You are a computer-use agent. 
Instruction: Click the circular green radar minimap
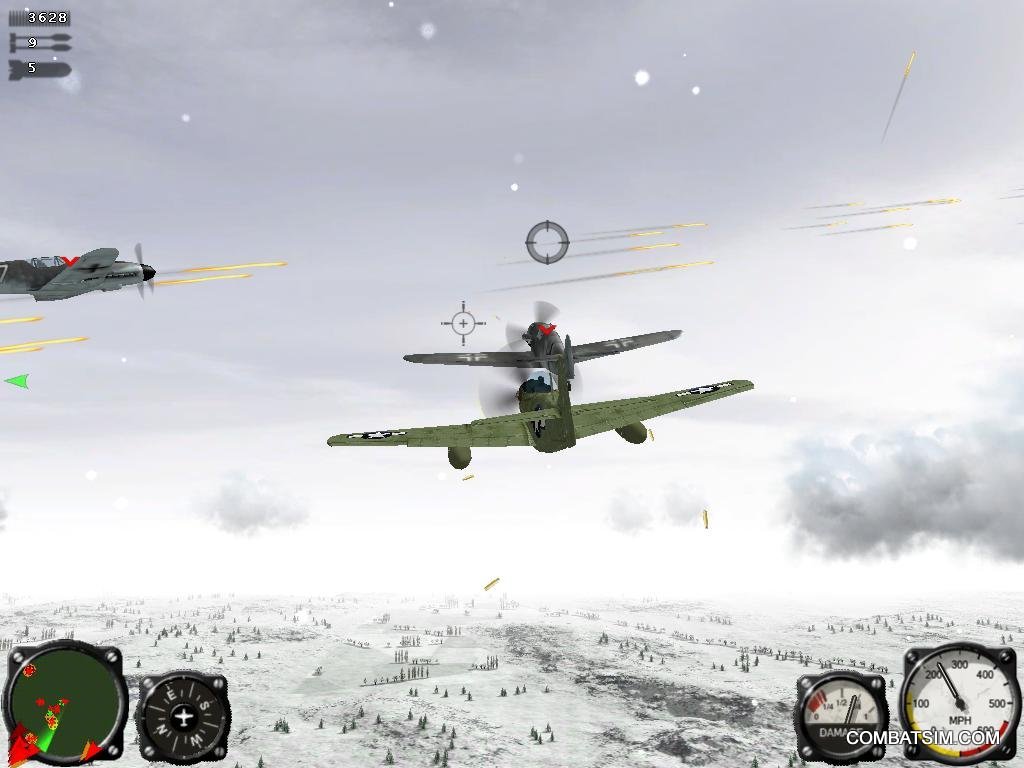point(64,702)
